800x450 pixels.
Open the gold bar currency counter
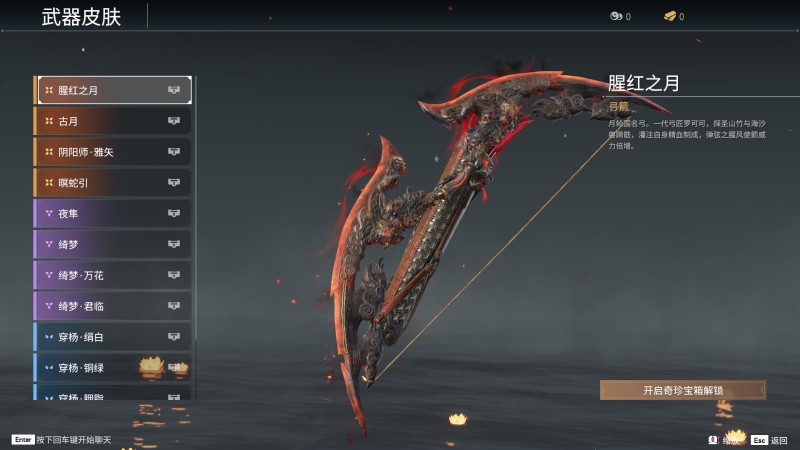point(673,16)
